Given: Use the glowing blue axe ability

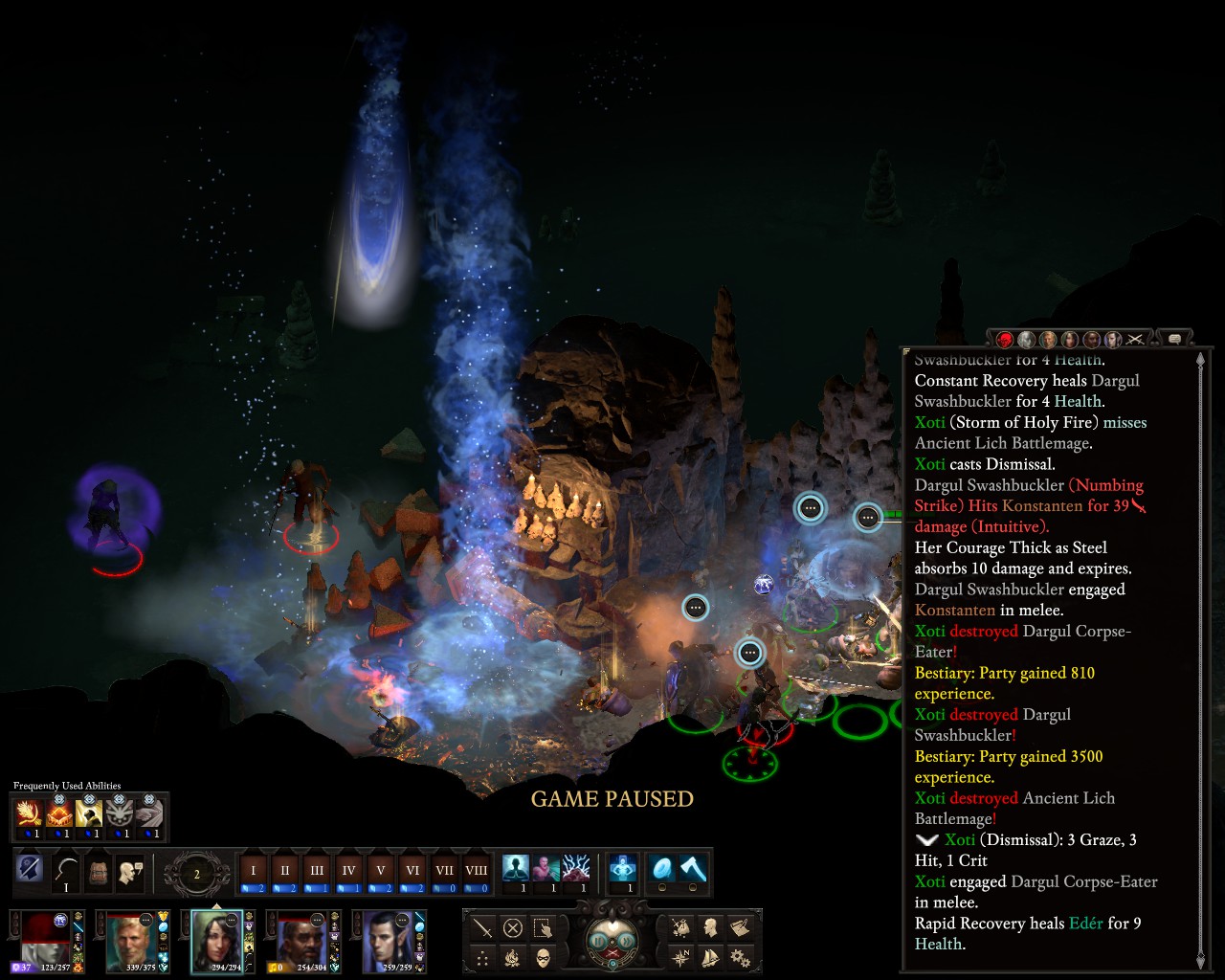Looking at the screenshot, I should tap(693, 868).
